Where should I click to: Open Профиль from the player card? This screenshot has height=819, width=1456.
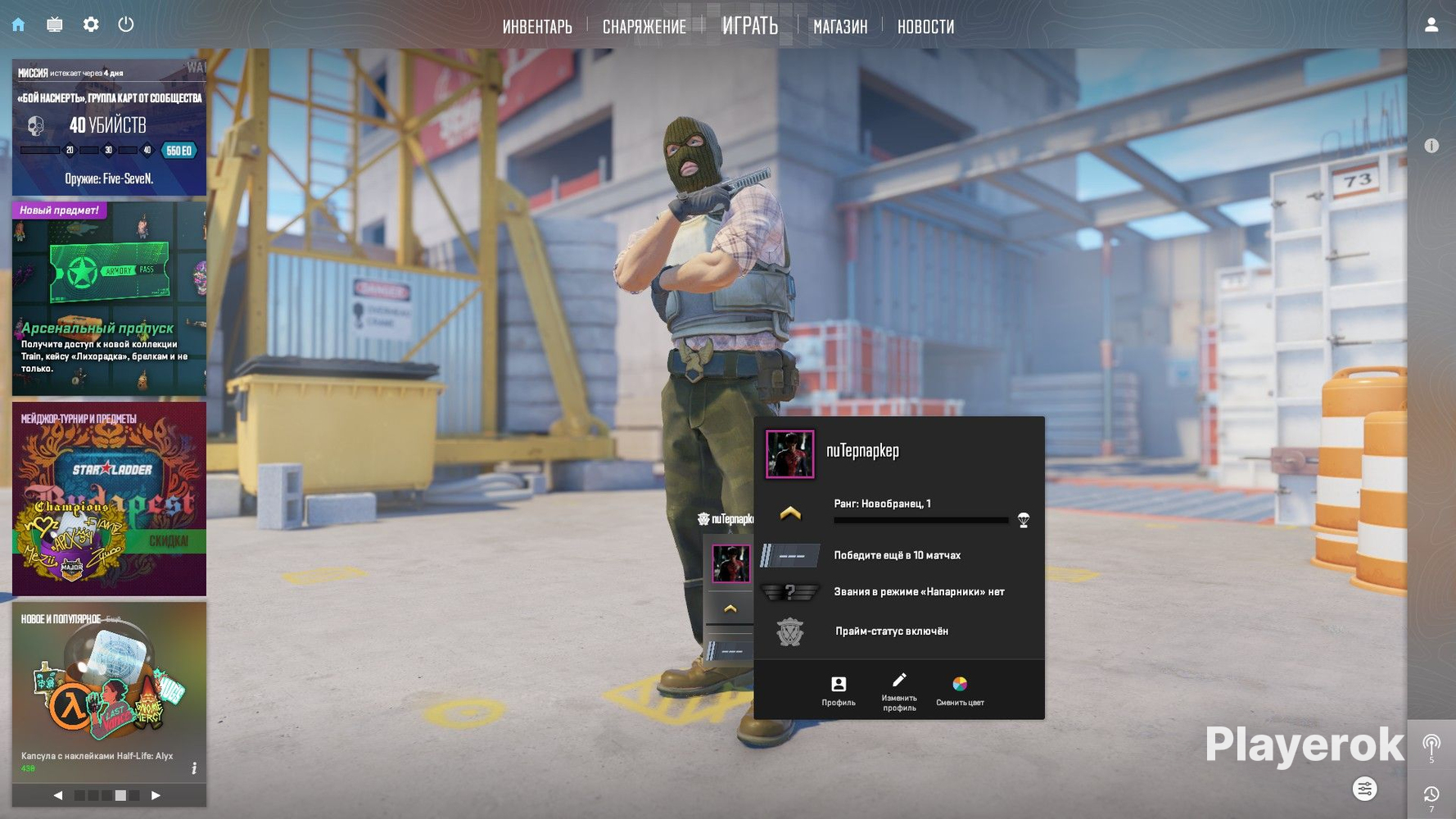point(839,690)
